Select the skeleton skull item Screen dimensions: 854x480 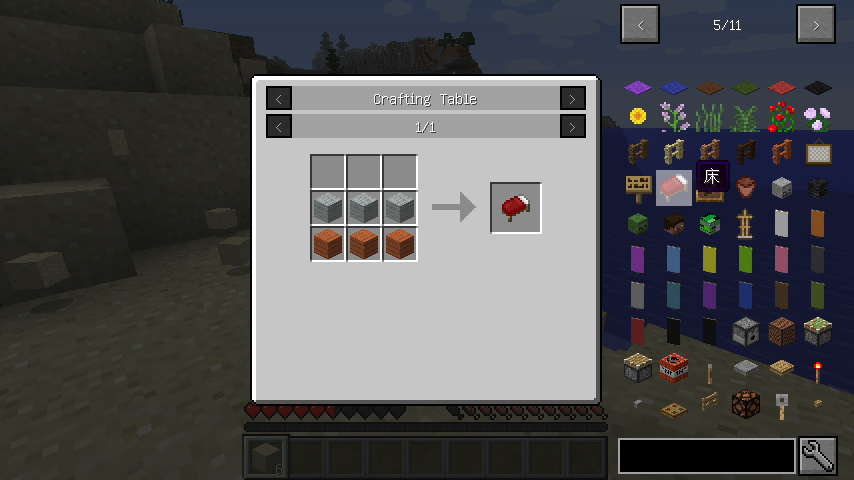pos(782,187)
